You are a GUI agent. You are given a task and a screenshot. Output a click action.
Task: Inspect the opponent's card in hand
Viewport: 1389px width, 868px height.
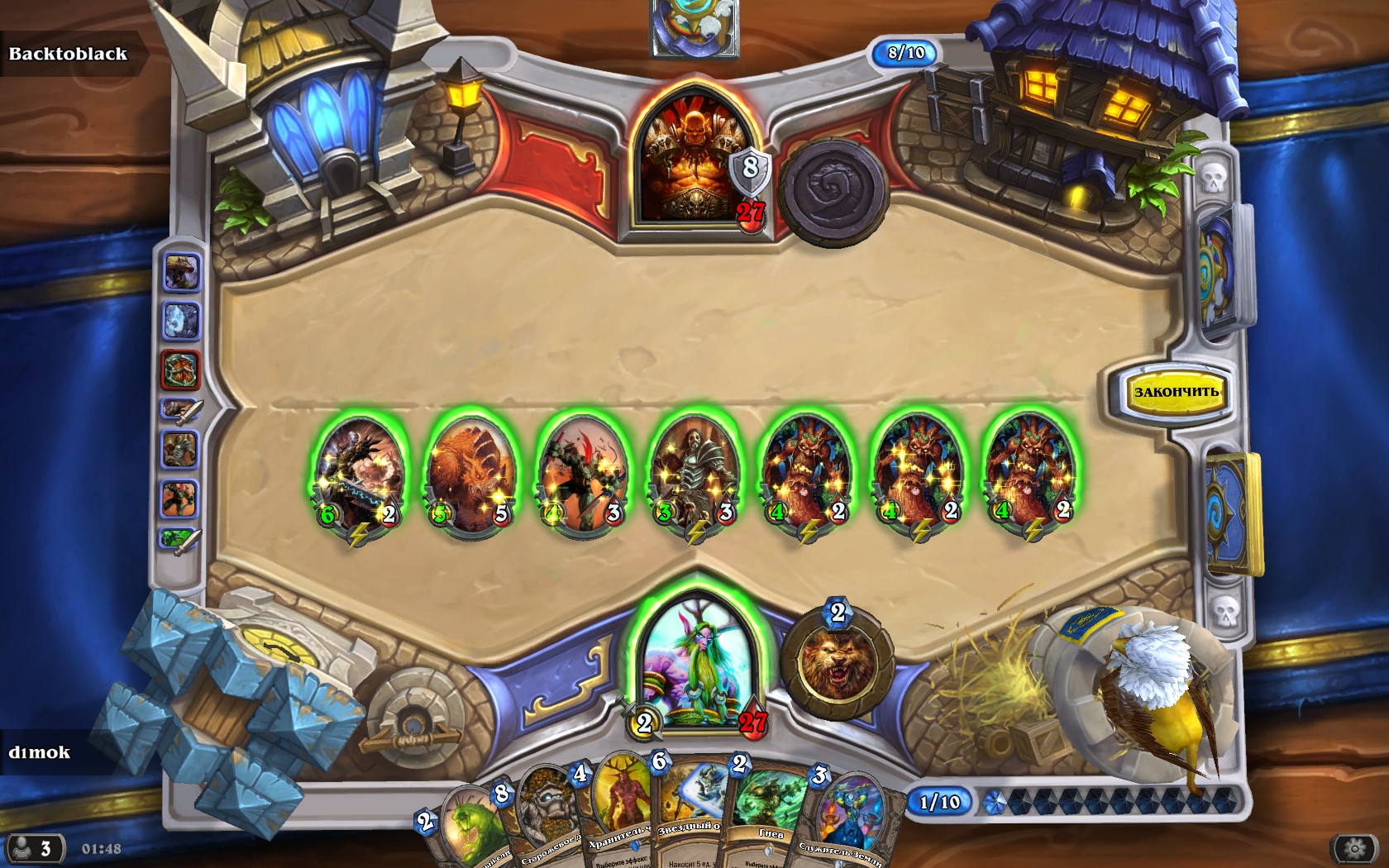click(x=694, y=26)
